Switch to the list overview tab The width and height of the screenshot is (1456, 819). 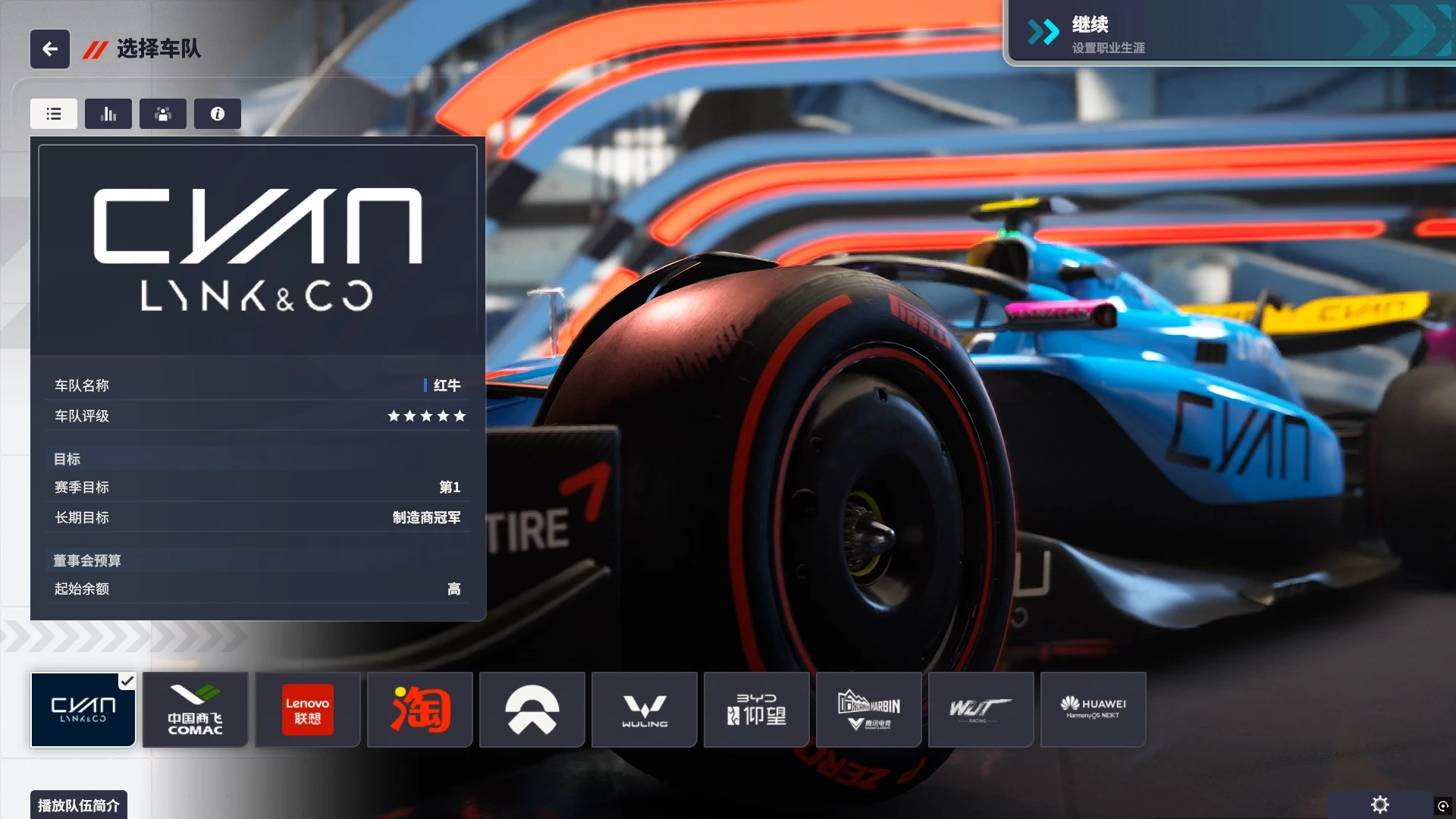click(54, 114)
